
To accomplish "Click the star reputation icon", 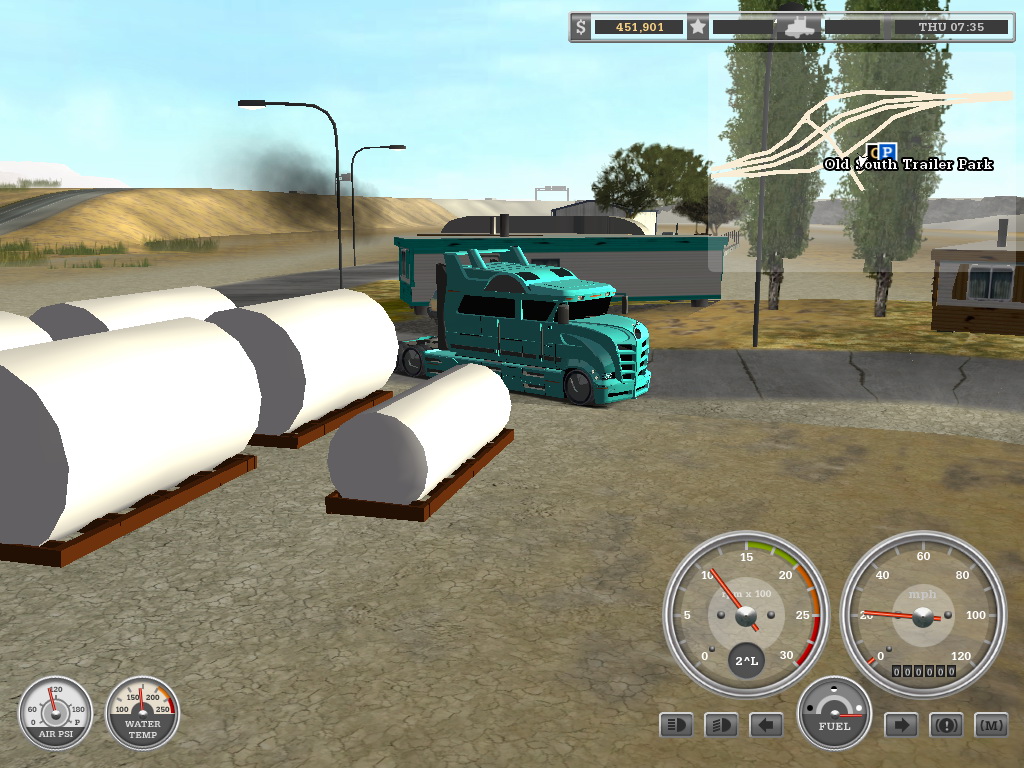I will tap(698, 27).
